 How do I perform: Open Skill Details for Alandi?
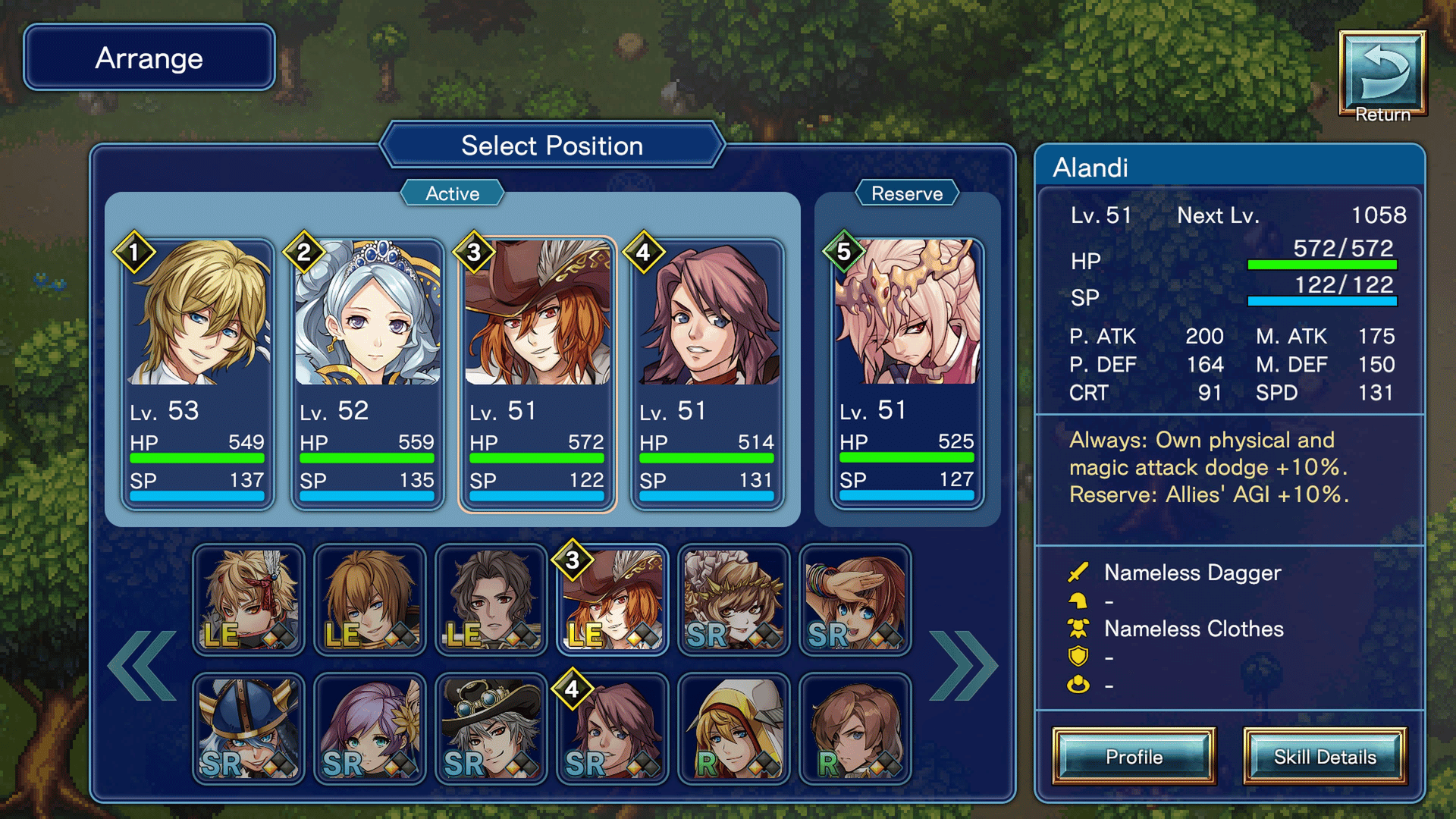(x=1324, y=757)
